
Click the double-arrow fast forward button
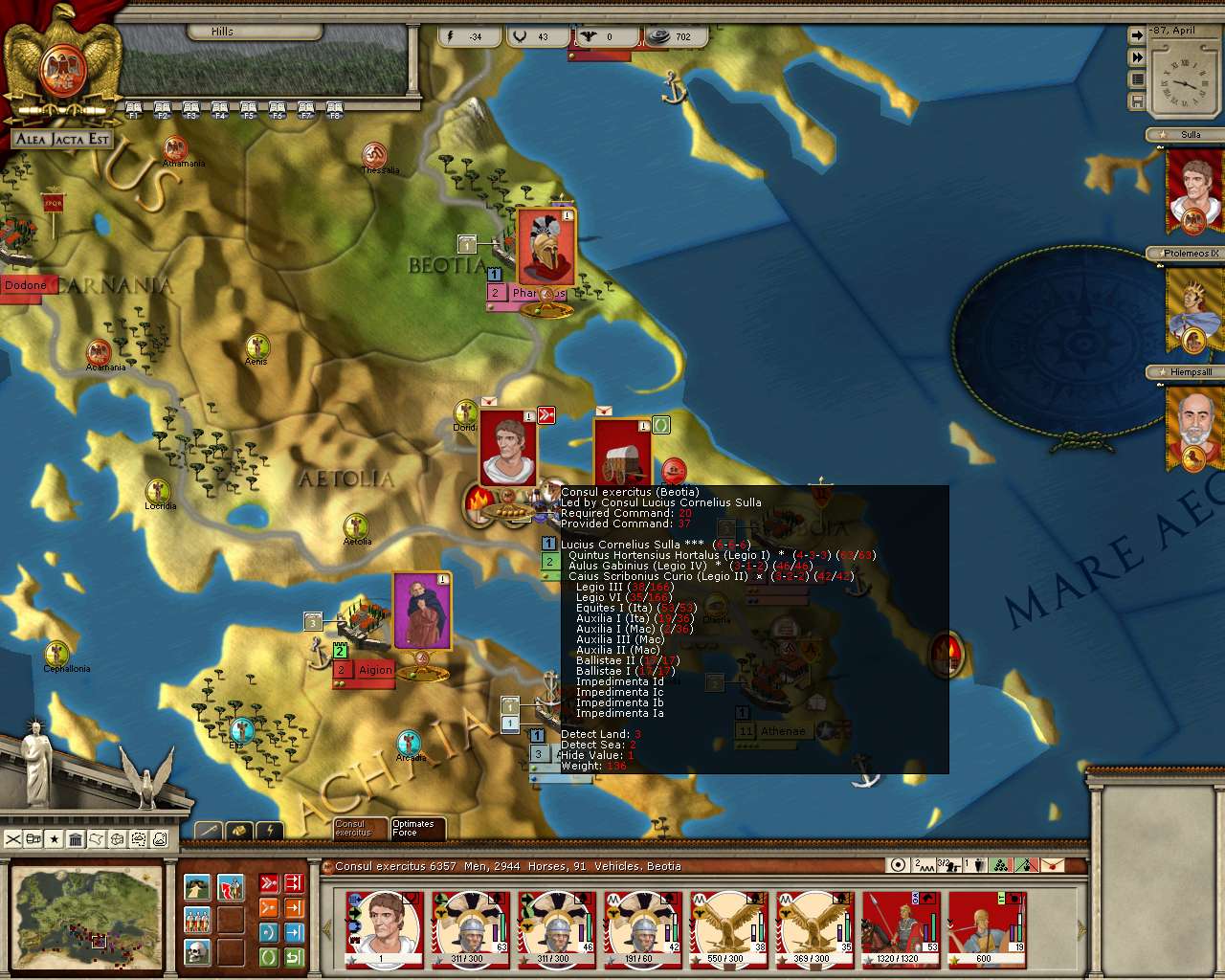pyautogui.click(x=1137, y=57)
